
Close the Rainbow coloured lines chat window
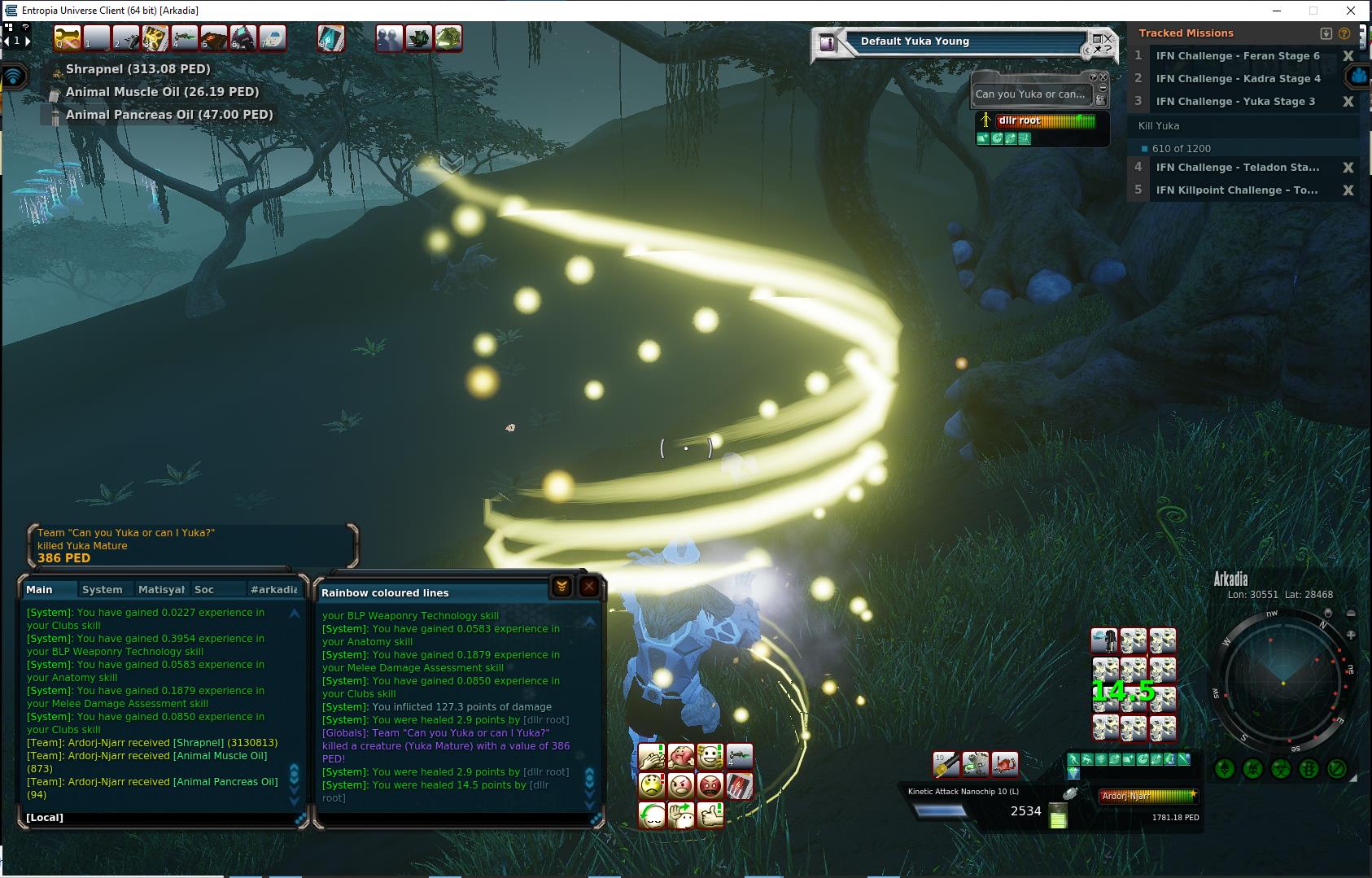tap(589, 586)
